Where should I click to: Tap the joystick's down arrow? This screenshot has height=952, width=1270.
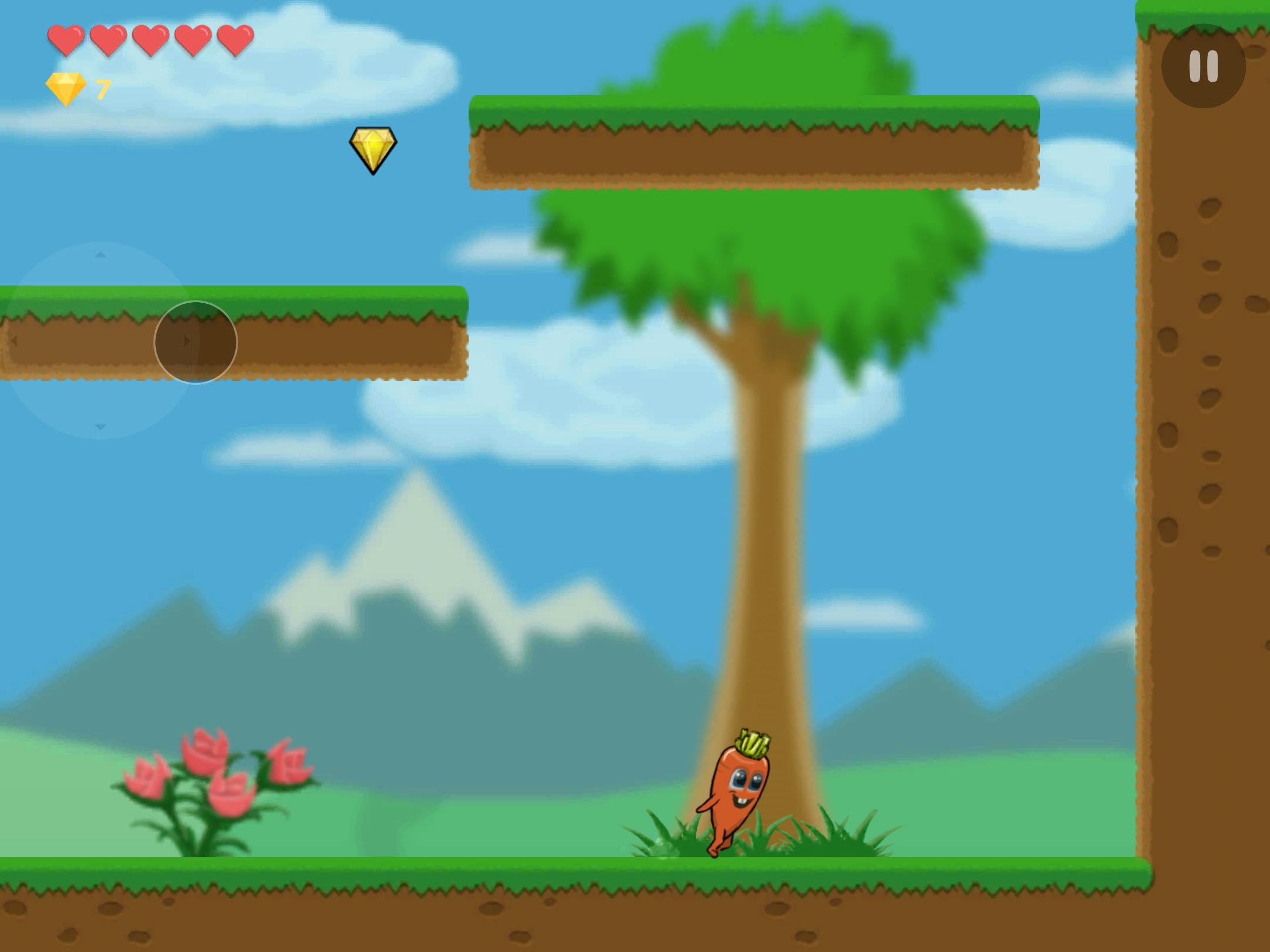(x=101, y=427)
